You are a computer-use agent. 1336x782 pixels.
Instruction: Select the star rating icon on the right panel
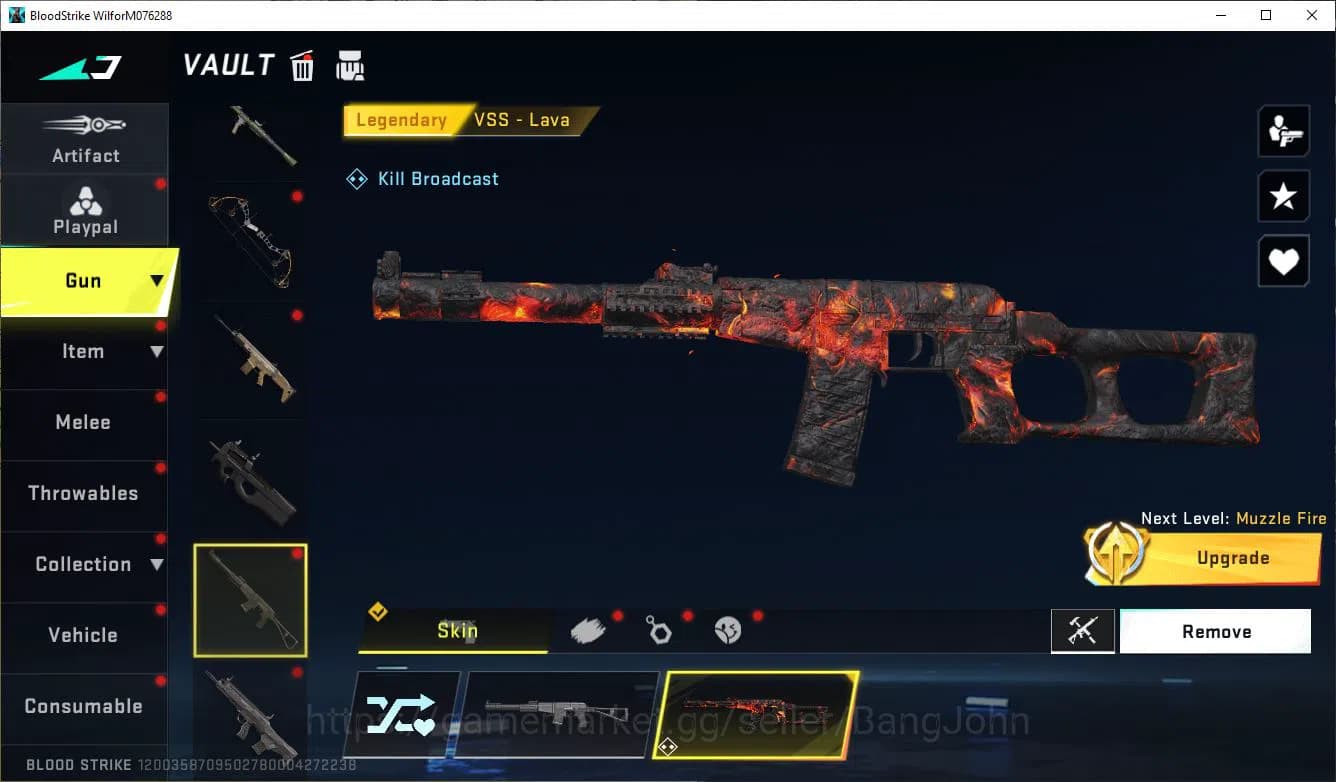pyautogui.click(x=1283, y=196)
